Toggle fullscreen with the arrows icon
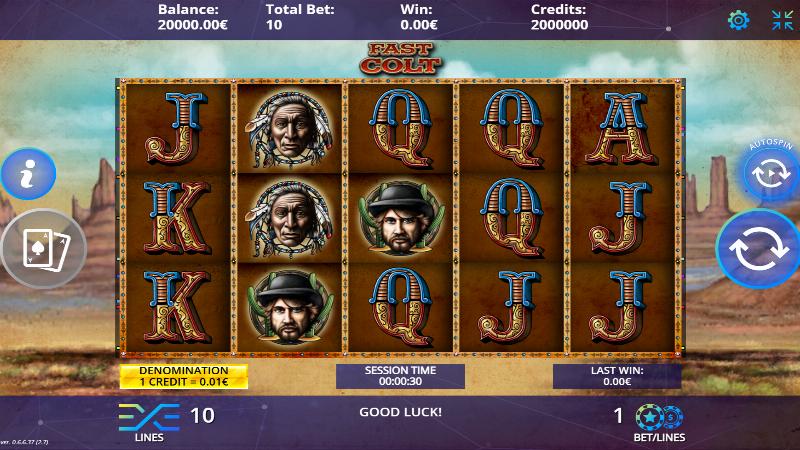The height and width of the screenshot is (450, 800). pyautogui.click(x=782, y=20)
